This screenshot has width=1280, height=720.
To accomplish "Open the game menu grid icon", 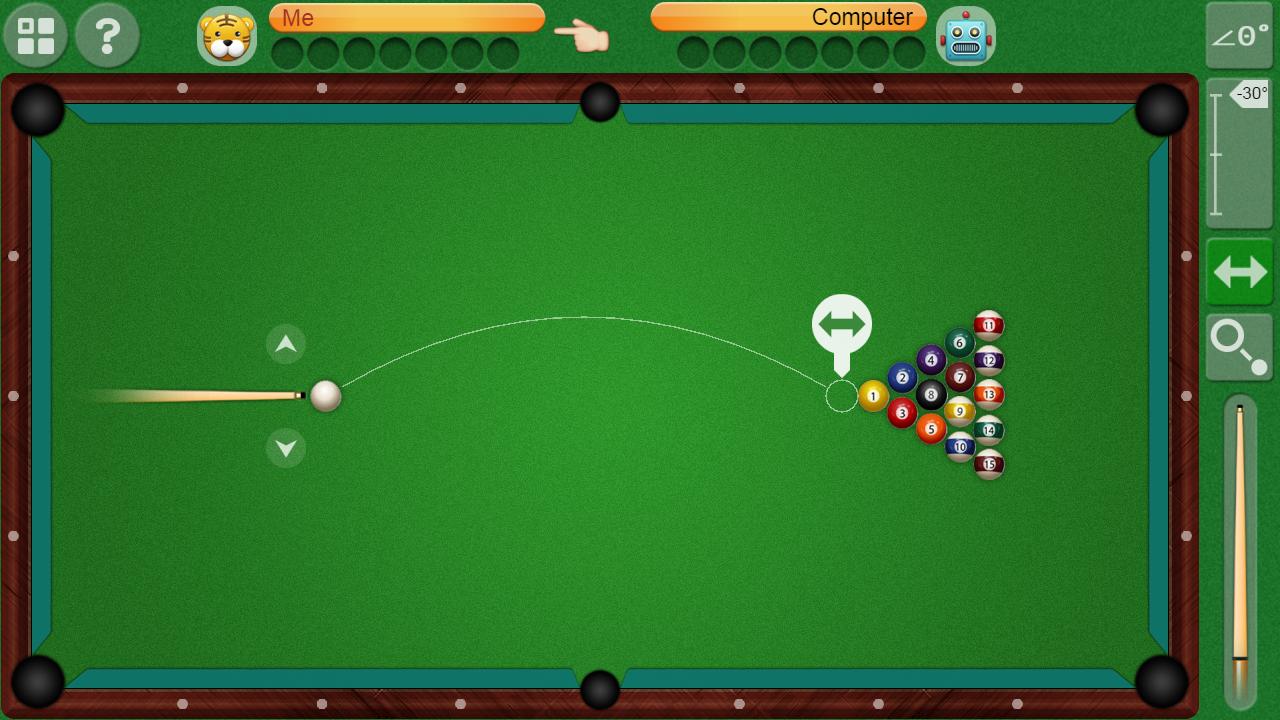I will [35, 35].
